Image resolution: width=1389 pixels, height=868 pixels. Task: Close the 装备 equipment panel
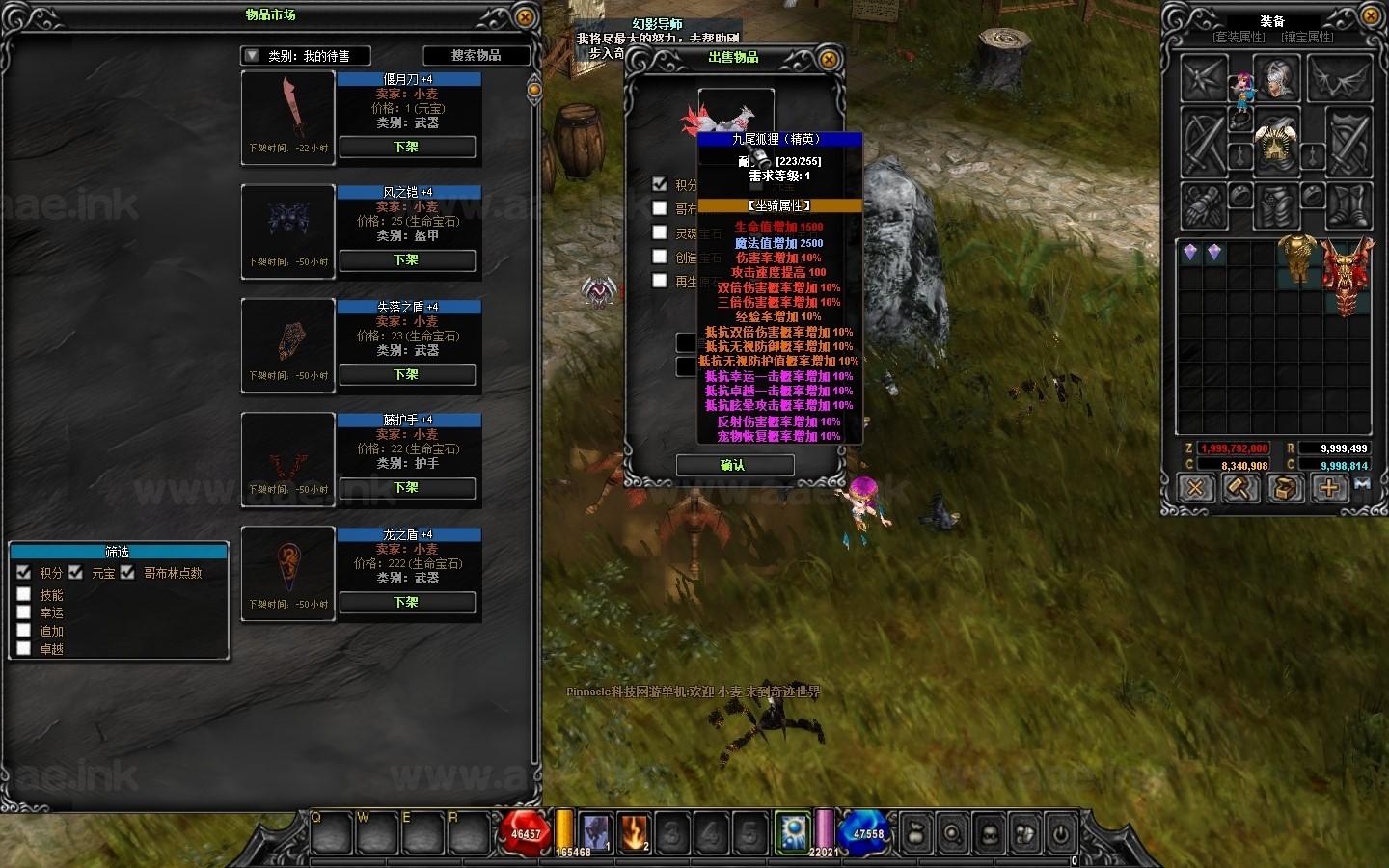pyautogui.click(x=1371, y=16)
